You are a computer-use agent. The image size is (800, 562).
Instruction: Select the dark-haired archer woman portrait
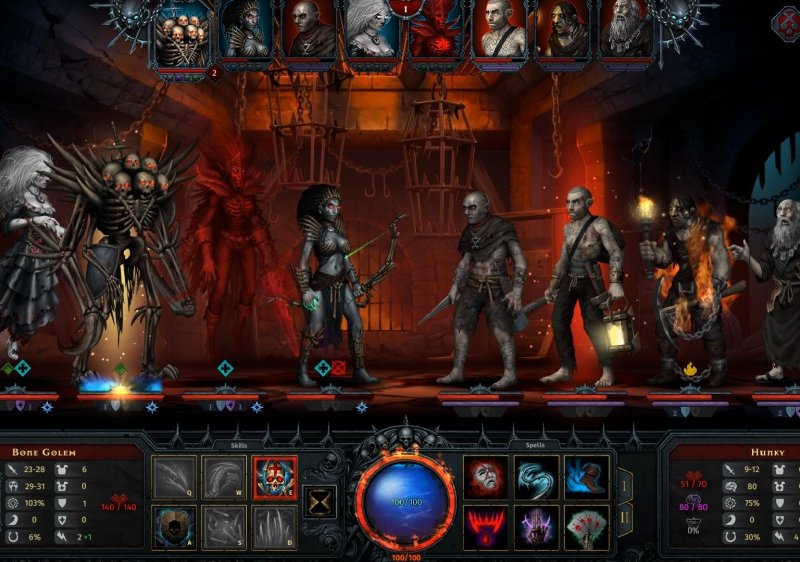pyautogui.click(x=245, y=30)
